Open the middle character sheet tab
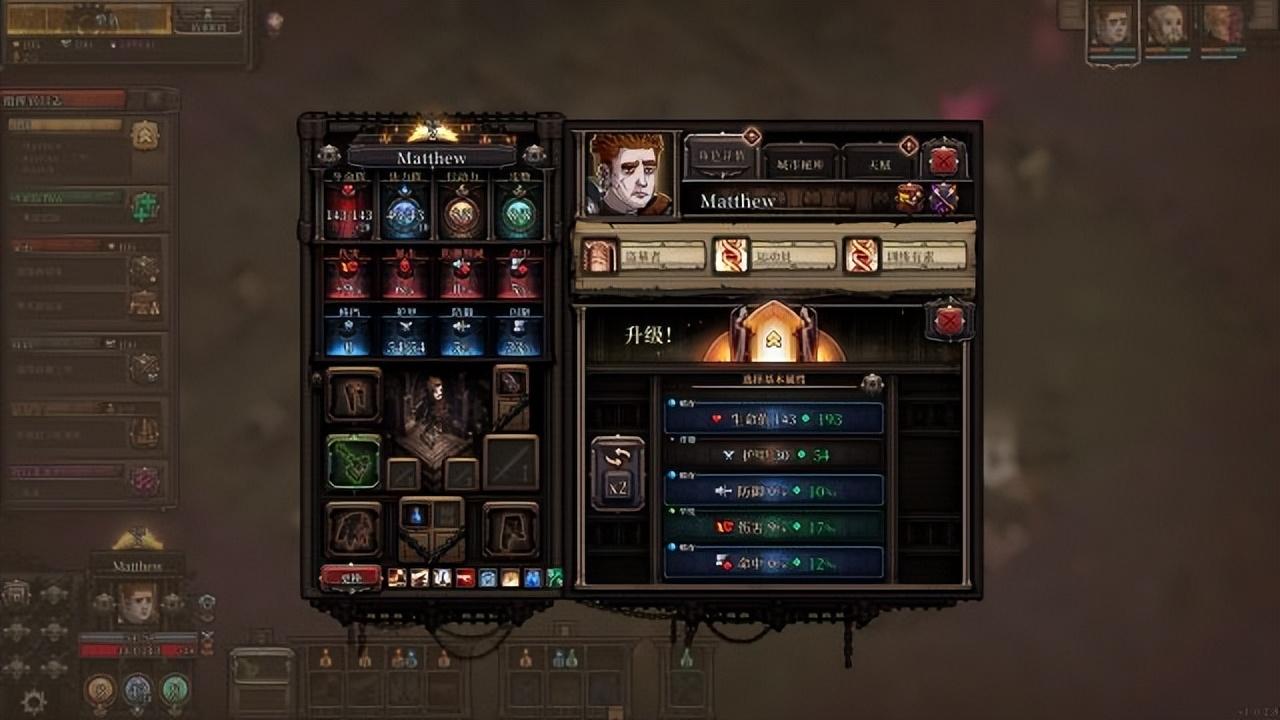This screenshot has height=720, width=1280. (x=800, y=161)
